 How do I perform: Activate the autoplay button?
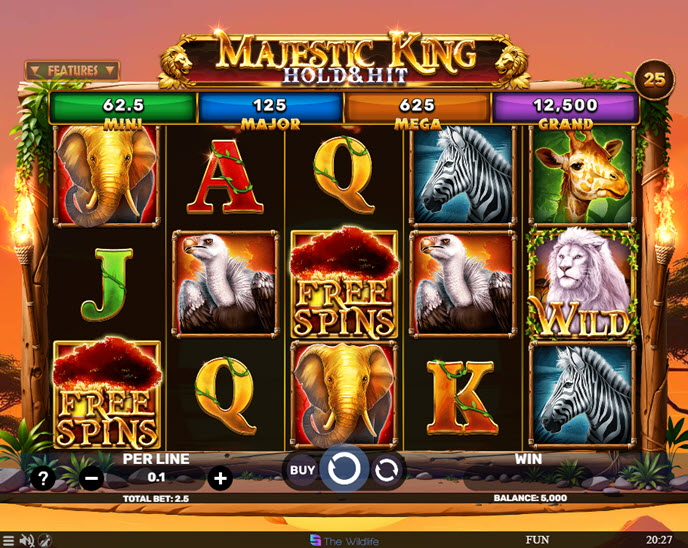385,469
